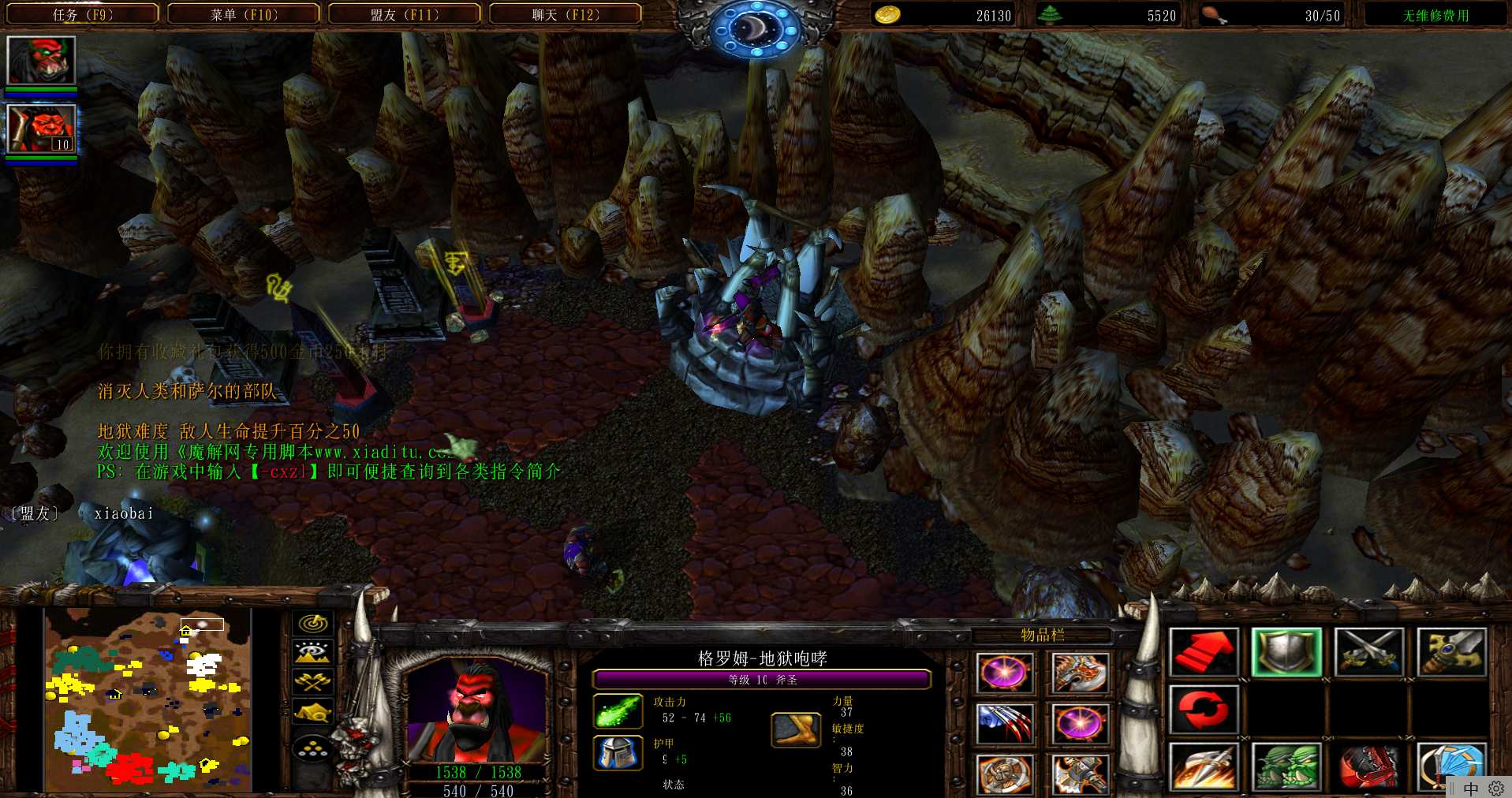The width and height of the screenshot is (1512, 798).
Task: Select the claws item in inventory
Action: pos(1004,723)
